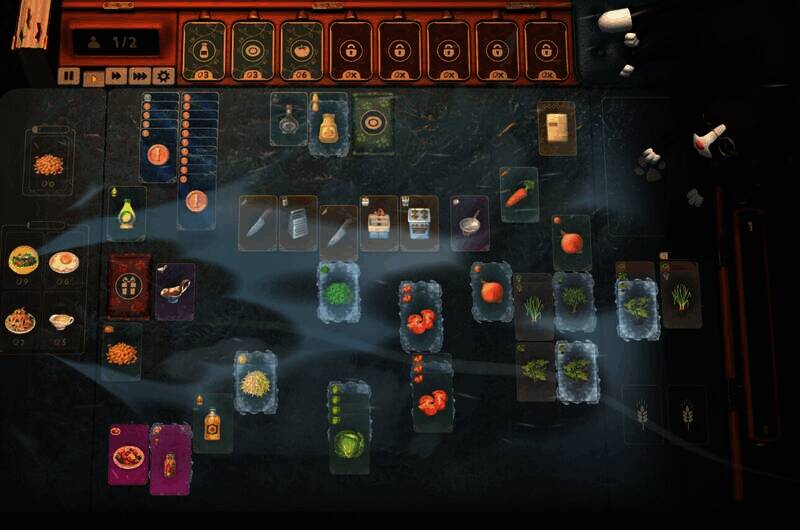This screenshot has width=800, height=530.
Task: Select the green olive oil bottle card
Action: pos(127,213)
